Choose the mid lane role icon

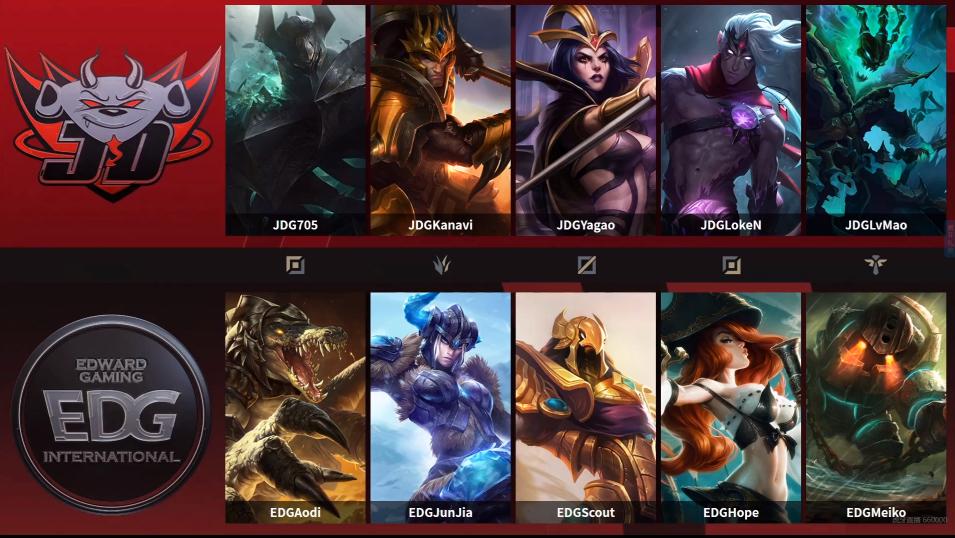click(x=587, y=265)
